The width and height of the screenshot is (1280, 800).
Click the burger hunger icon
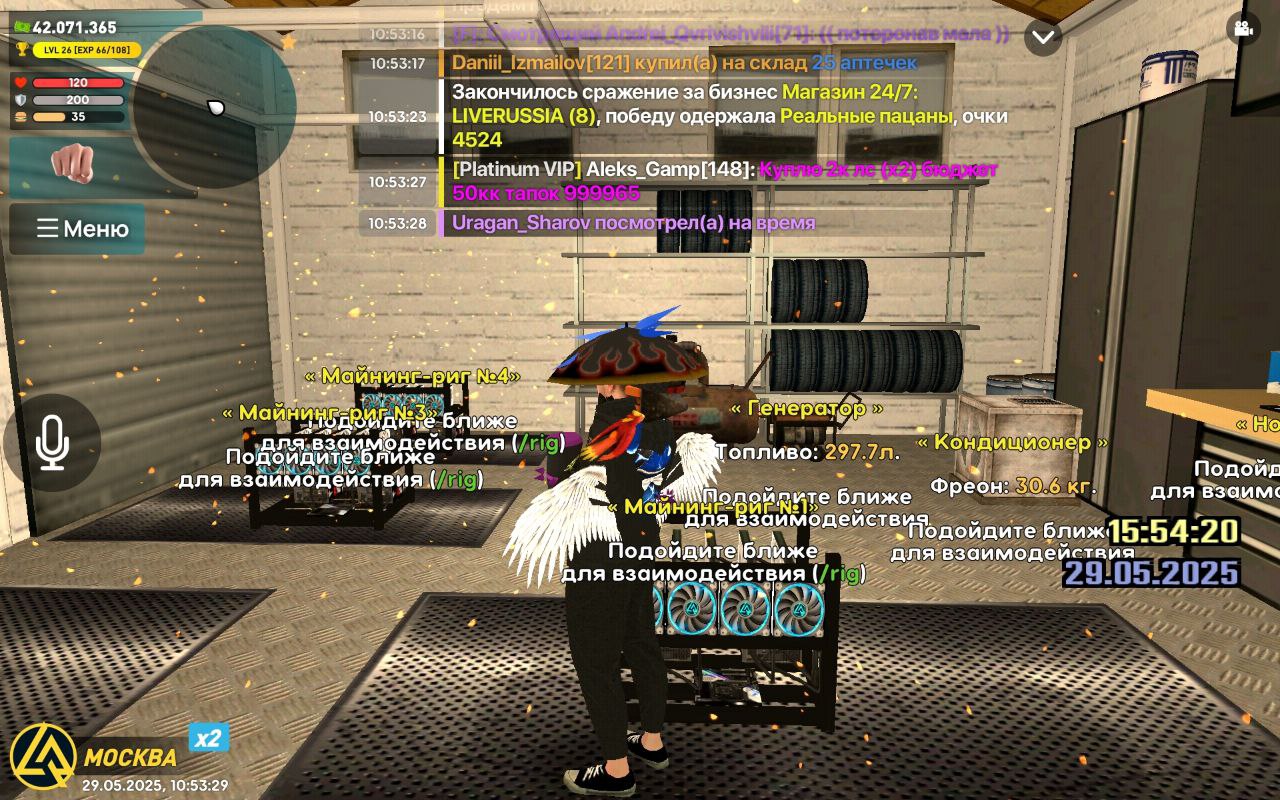pyautogui.click(x=19, y=118)
